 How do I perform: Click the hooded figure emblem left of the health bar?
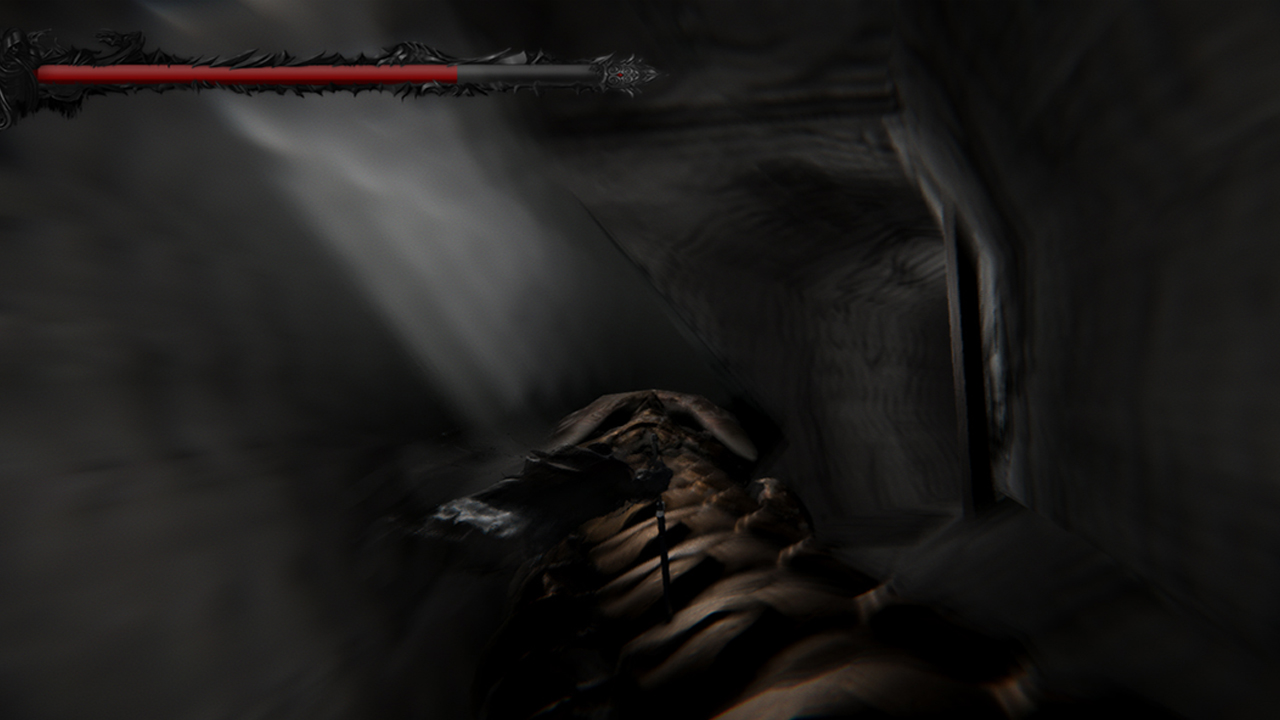pos(14,55)
